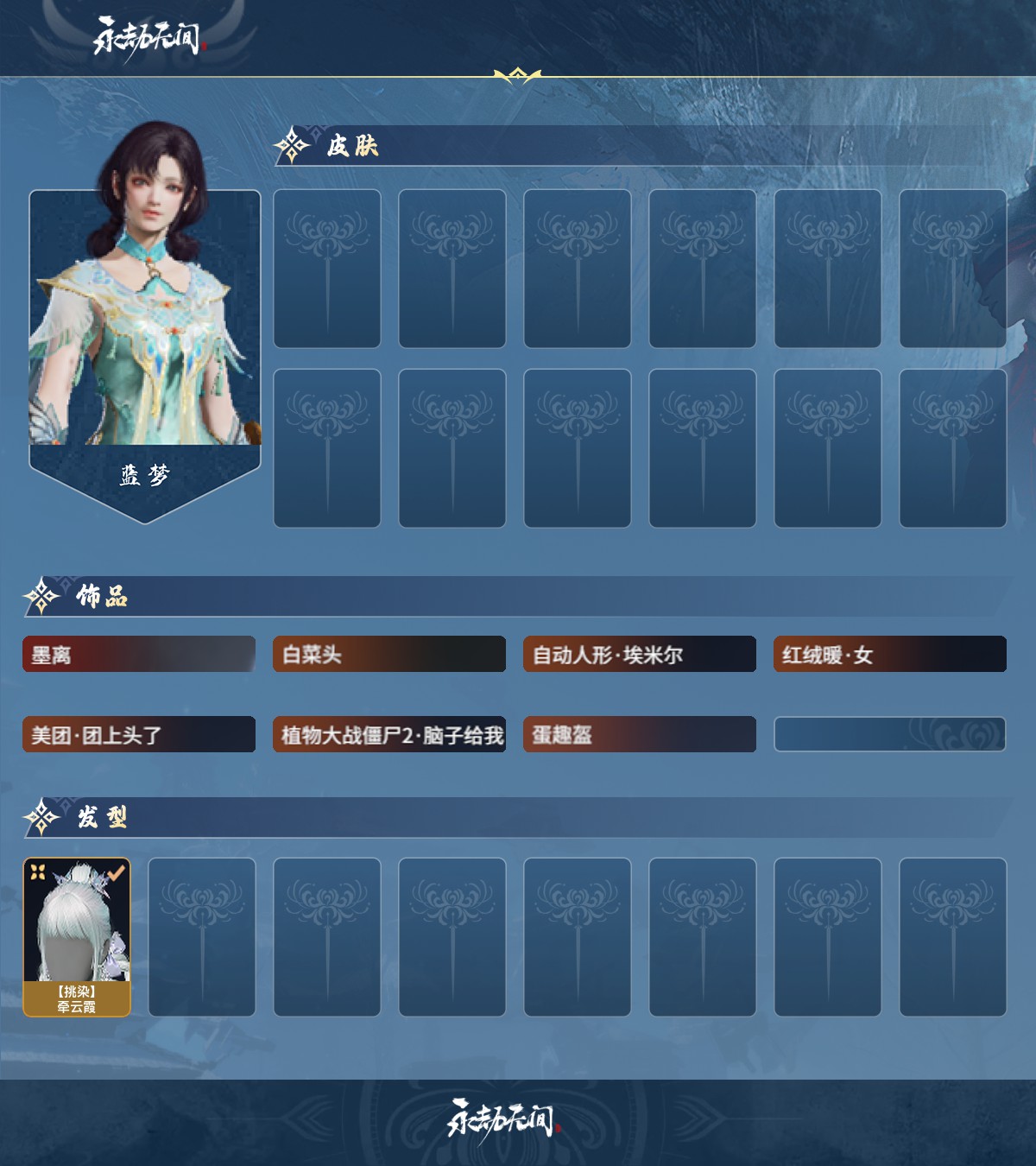Select the 白菜头 accessory

(389, 655)
